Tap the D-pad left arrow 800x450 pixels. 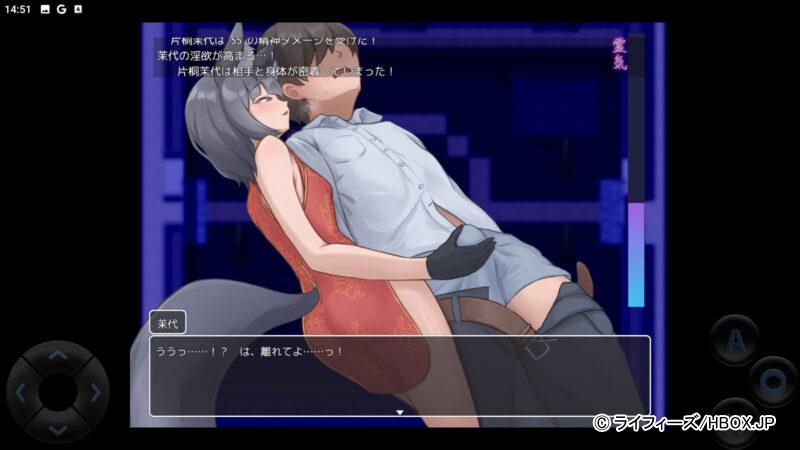pyautogui.click(x=22, y=392)
